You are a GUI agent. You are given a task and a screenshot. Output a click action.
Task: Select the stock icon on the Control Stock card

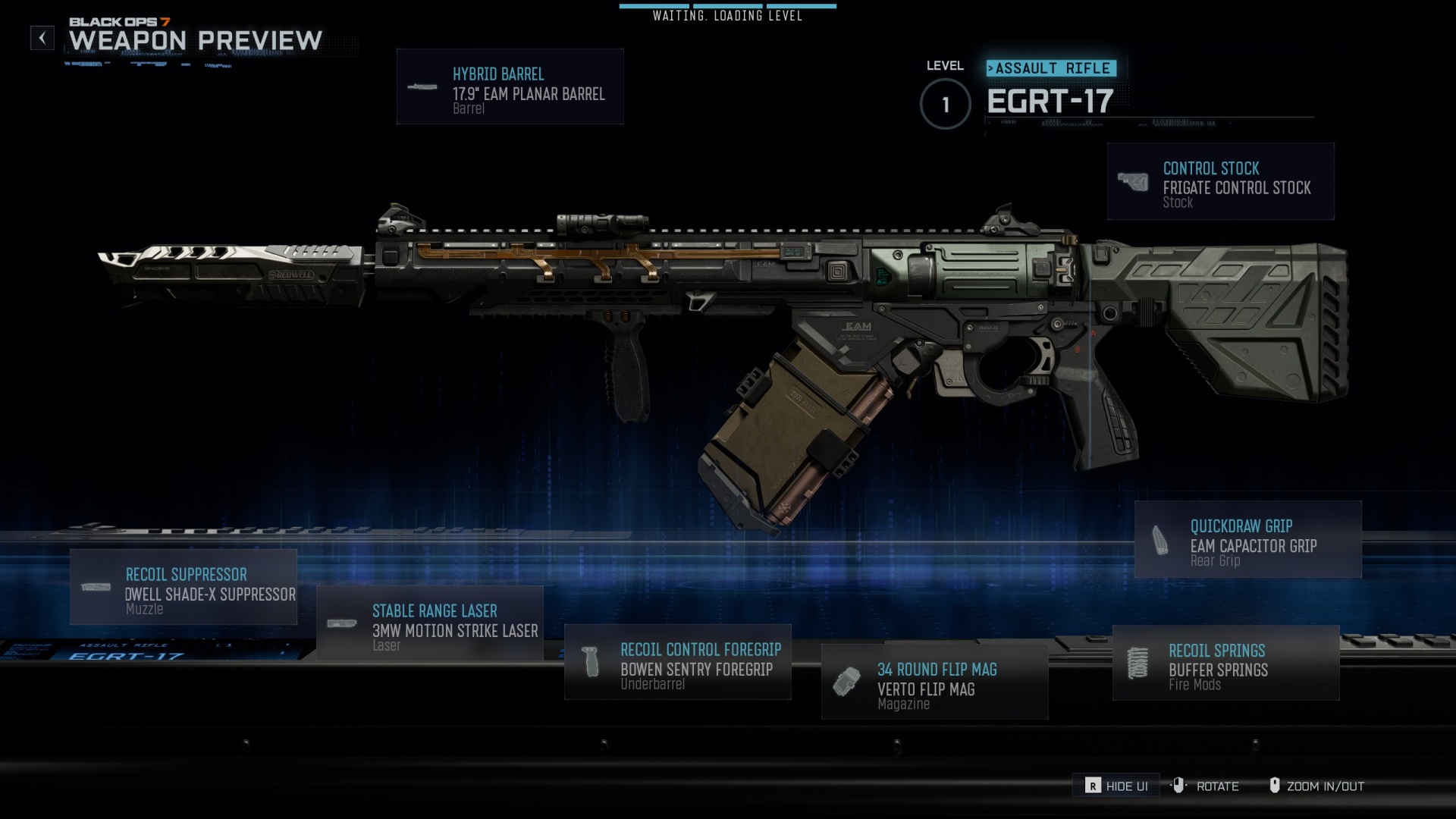pyautogui.click(x=1133, y=180)
